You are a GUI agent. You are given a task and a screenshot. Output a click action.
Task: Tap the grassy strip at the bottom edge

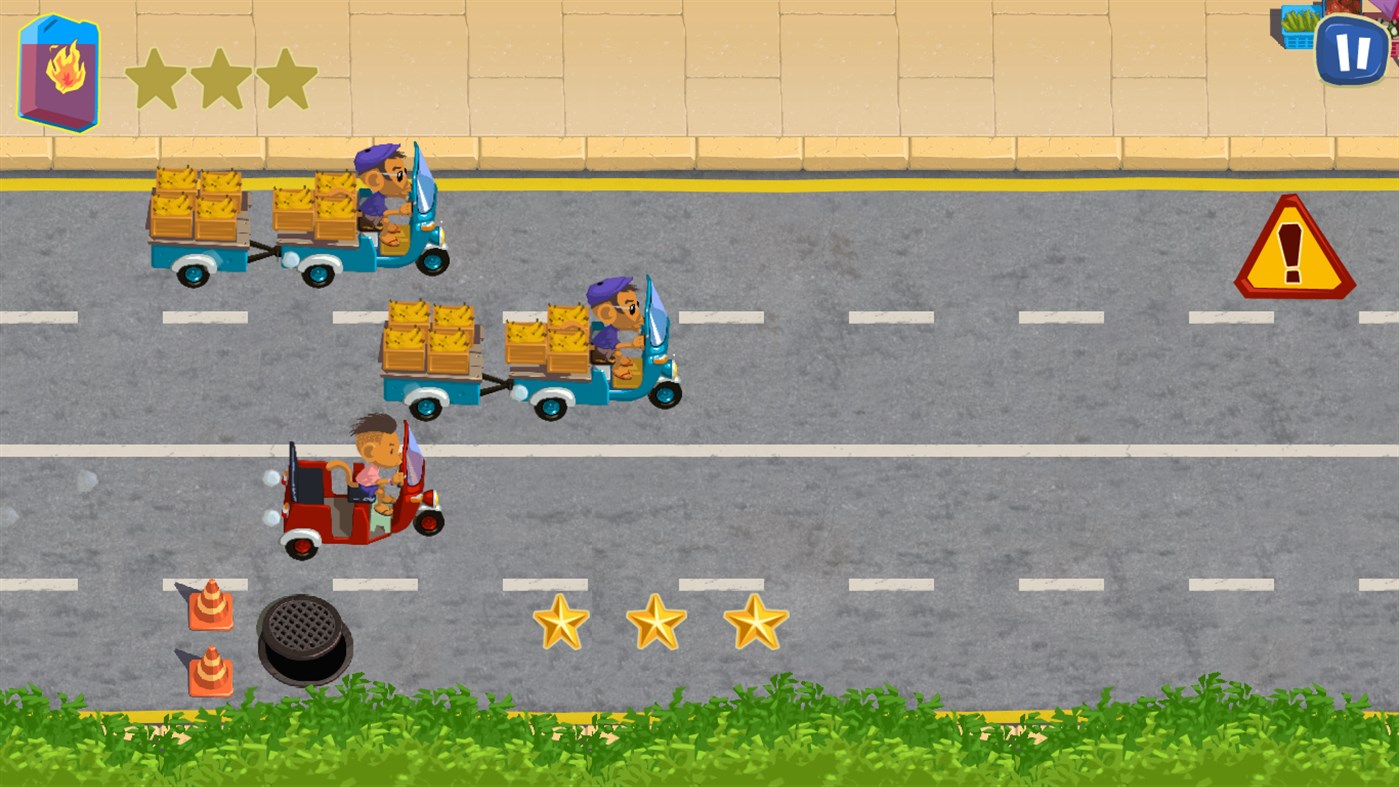tap(700, 750)
